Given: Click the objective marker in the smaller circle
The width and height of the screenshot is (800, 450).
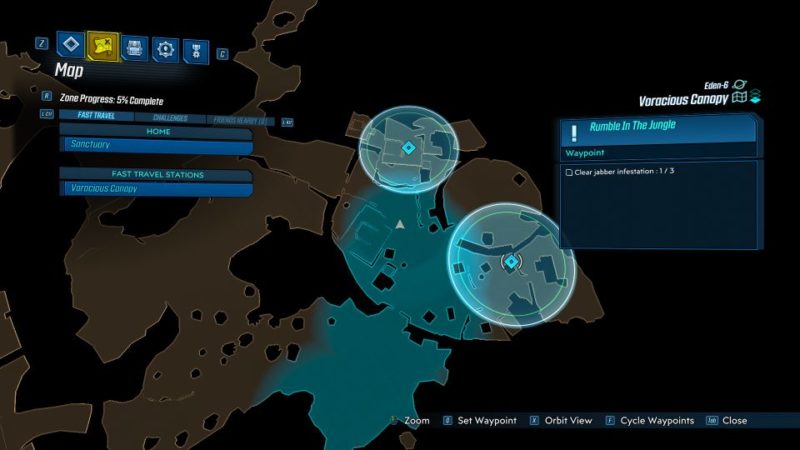Looking at the screenshot, I should pyautogui.click(x=408, y=148).
